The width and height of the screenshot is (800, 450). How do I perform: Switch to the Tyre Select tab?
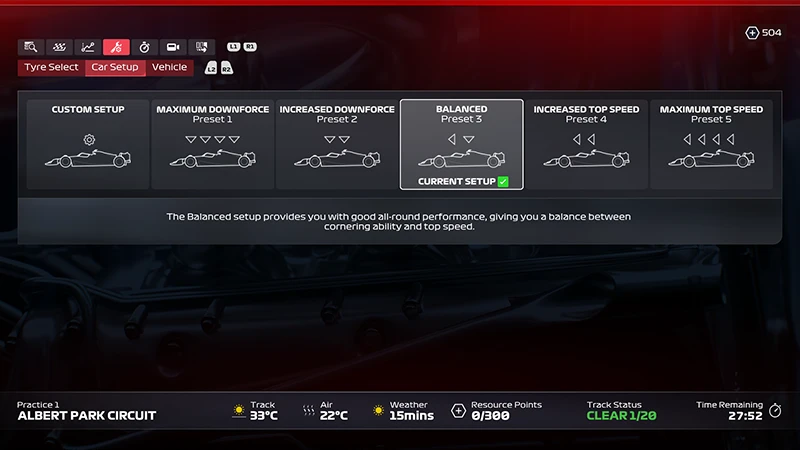pyautogui.click(x=51, y=67)
